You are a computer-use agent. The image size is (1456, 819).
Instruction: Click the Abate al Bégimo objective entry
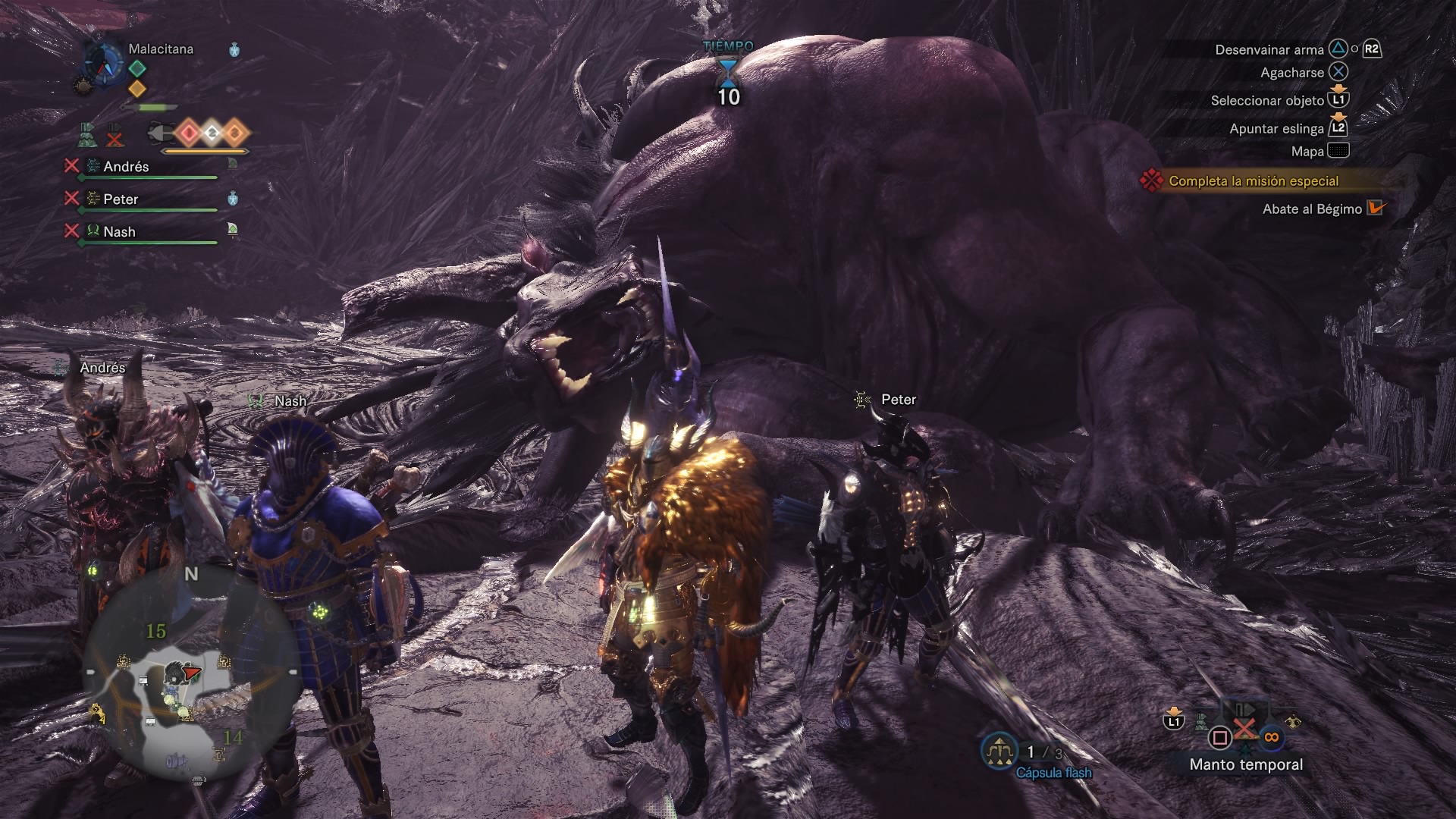click(x=1312, y=209)
